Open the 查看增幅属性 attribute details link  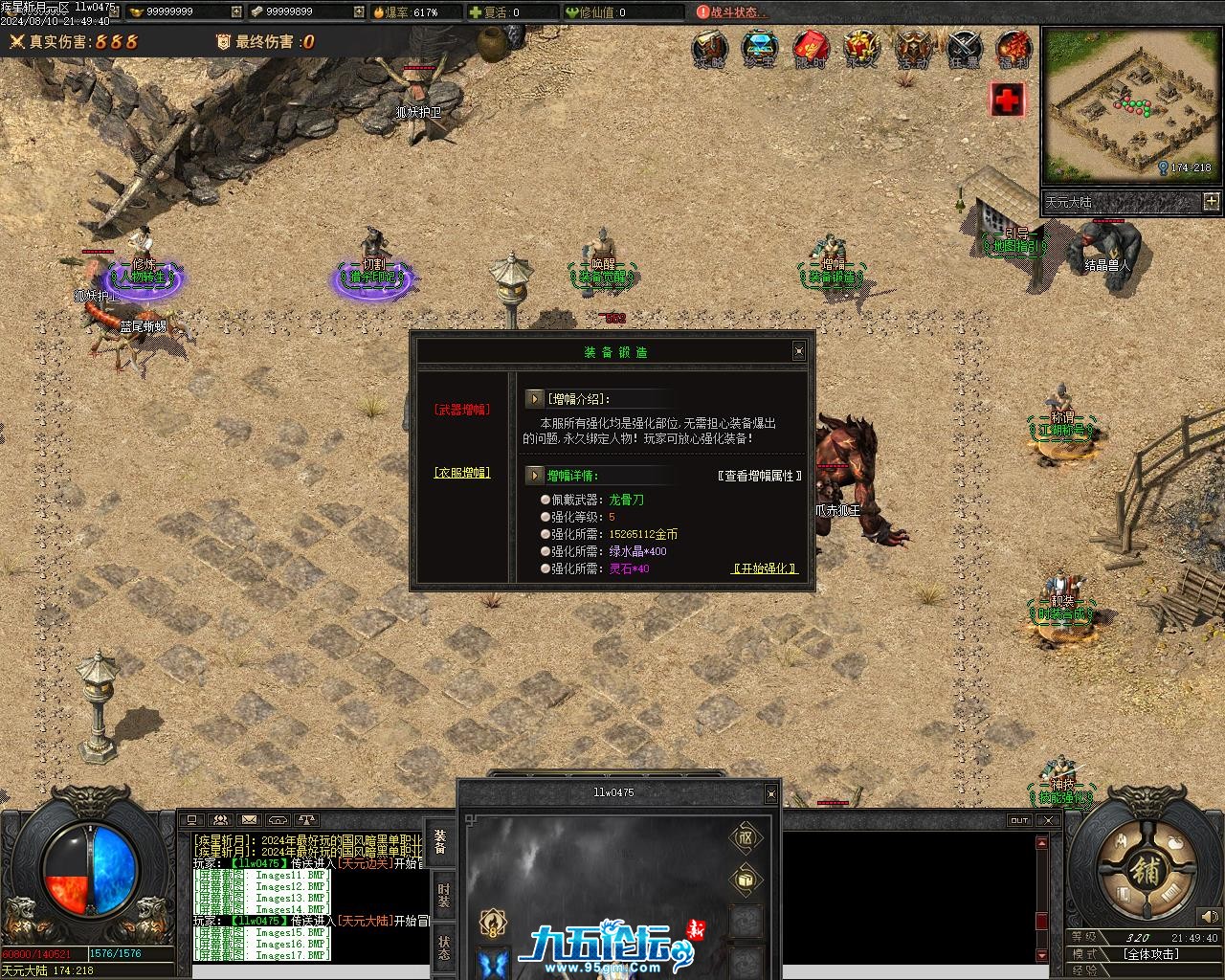(759, 476)
